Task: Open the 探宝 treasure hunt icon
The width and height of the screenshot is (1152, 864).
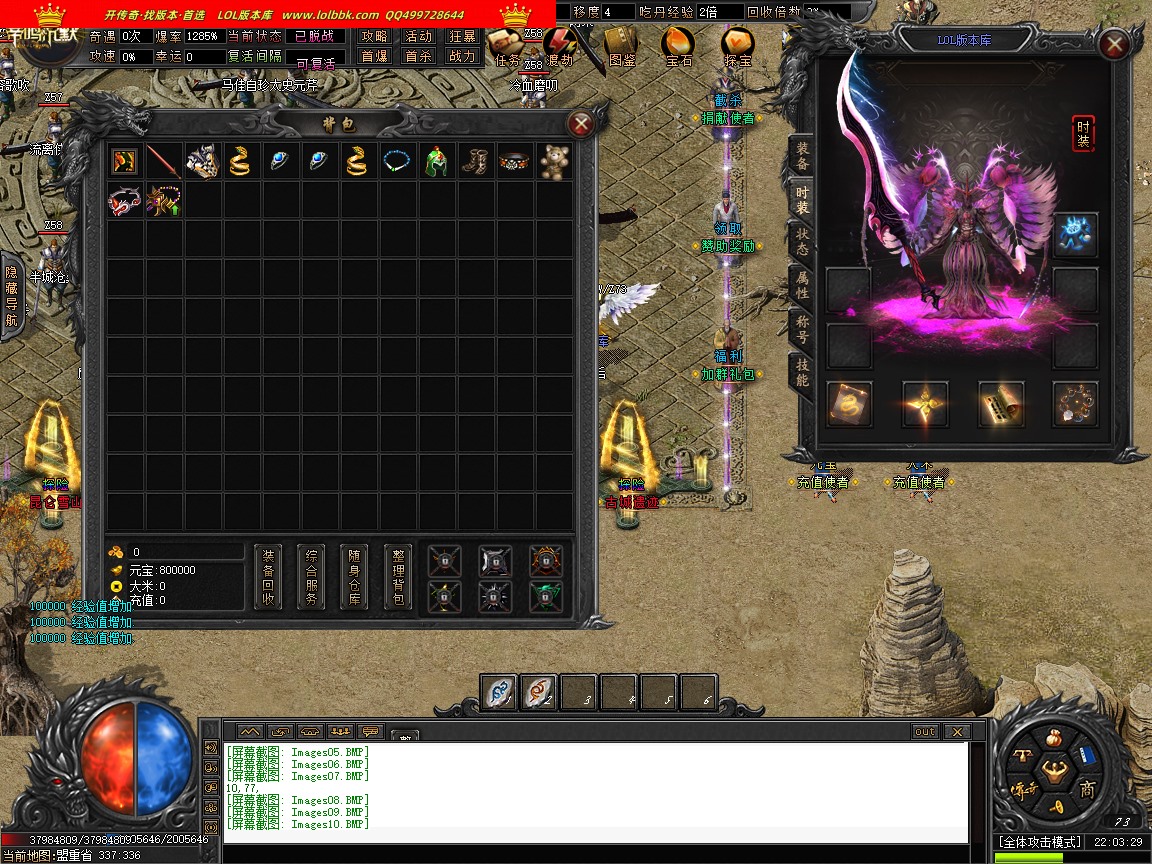Action: 738,46
